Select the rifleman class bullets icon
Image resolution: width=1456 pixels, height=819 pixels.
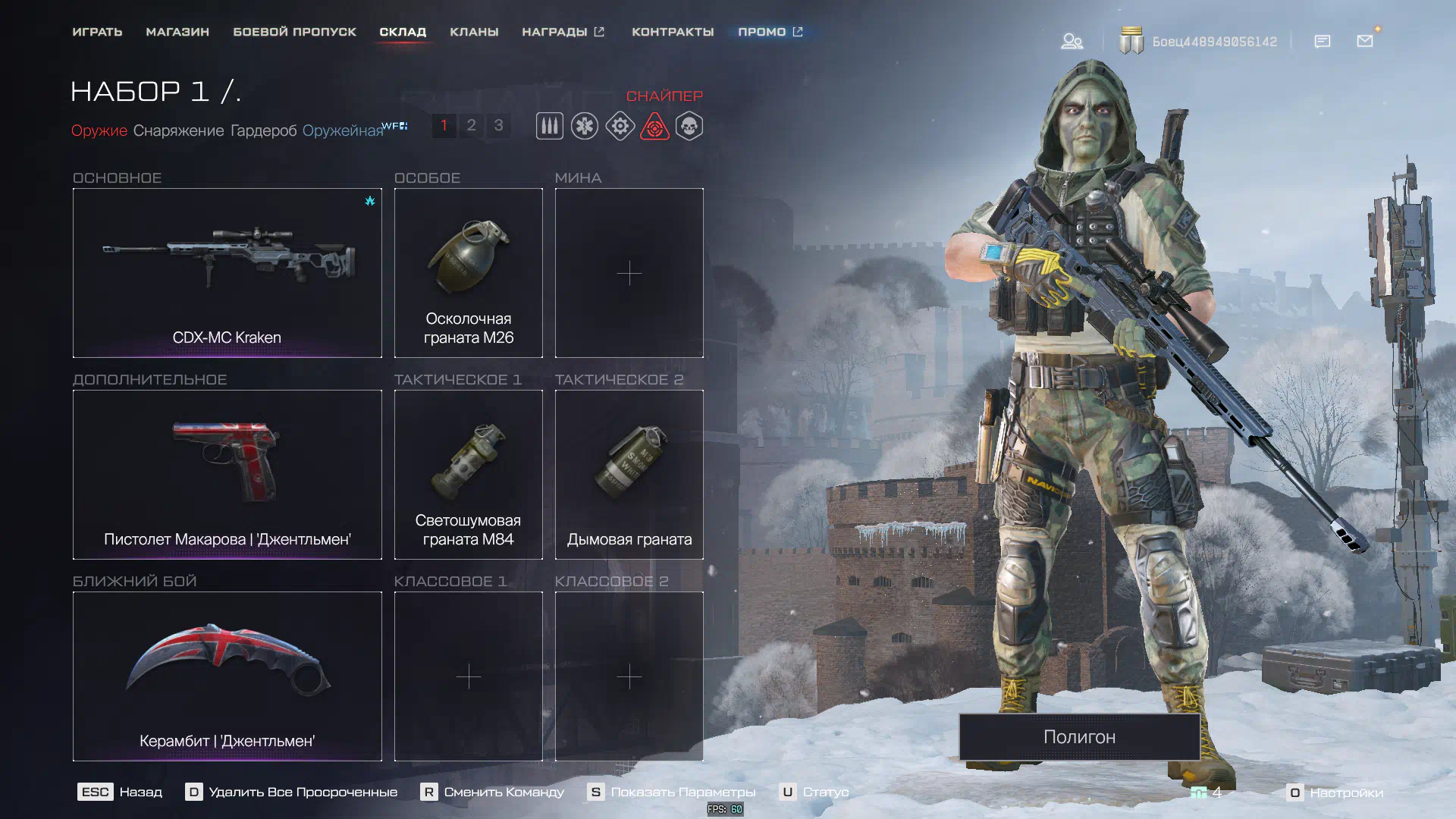550,126
